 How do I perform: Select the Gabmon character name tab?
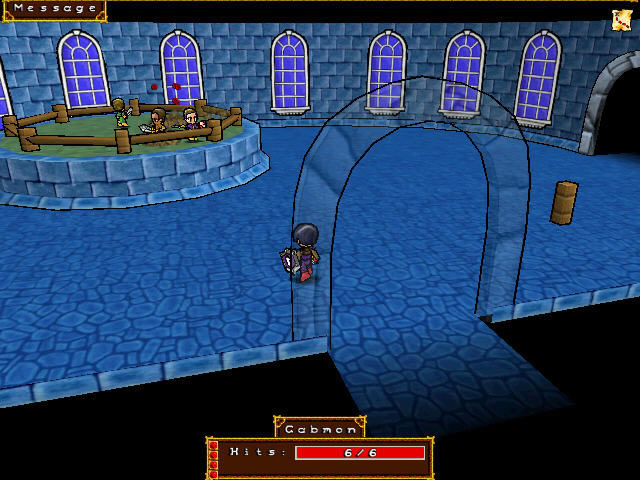[320, 429]
